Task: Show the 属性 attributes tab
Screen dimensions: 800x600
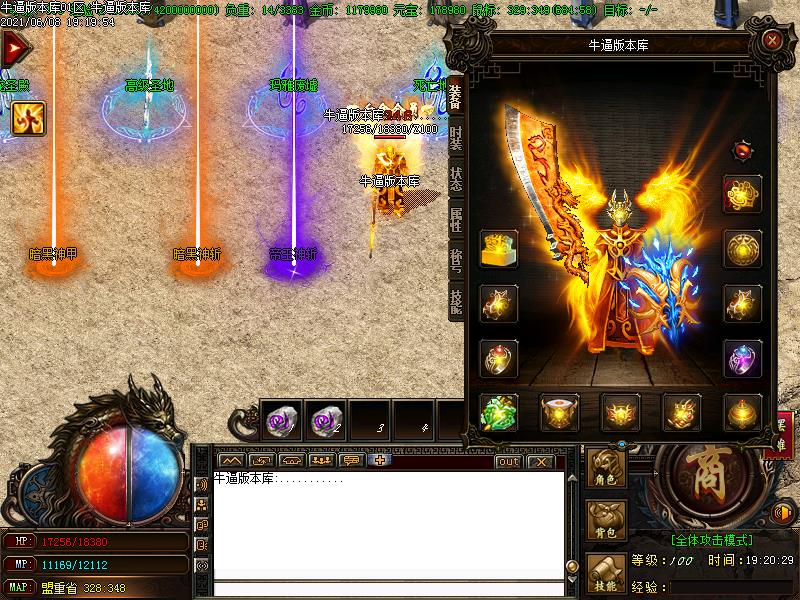Action: (x=456, y=220)
